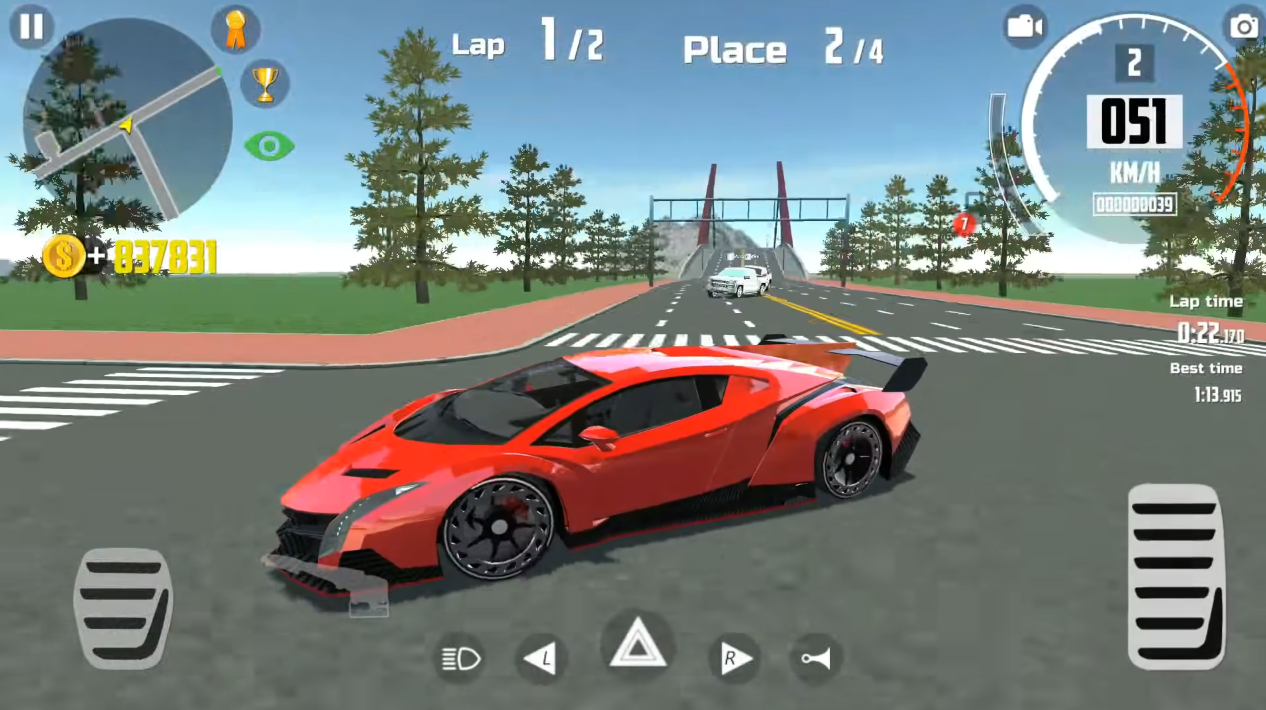
Task: Toggle the green eye visibility icon
Action: (269, 146)
